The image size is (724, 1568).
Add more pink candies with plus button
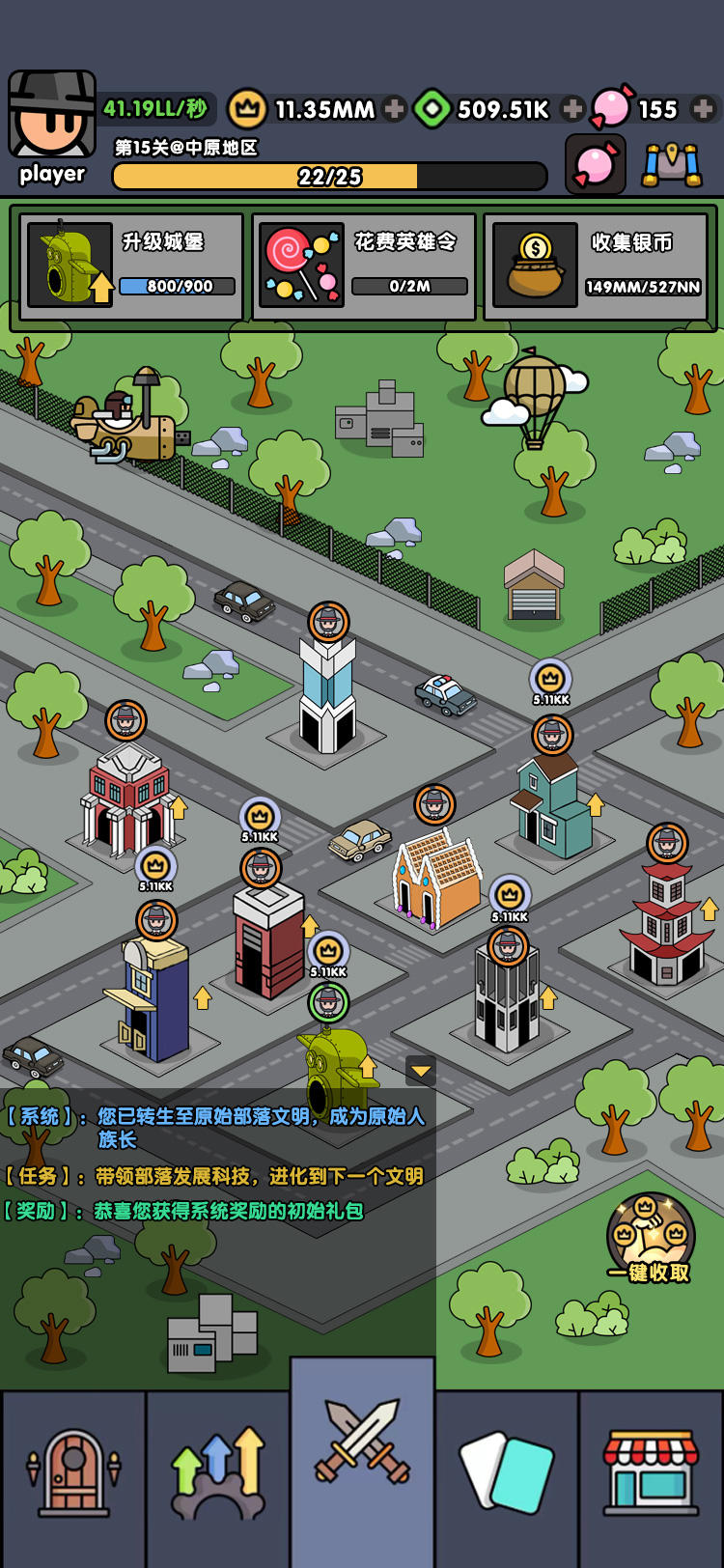pyautogui.click(x=704, y=109)
